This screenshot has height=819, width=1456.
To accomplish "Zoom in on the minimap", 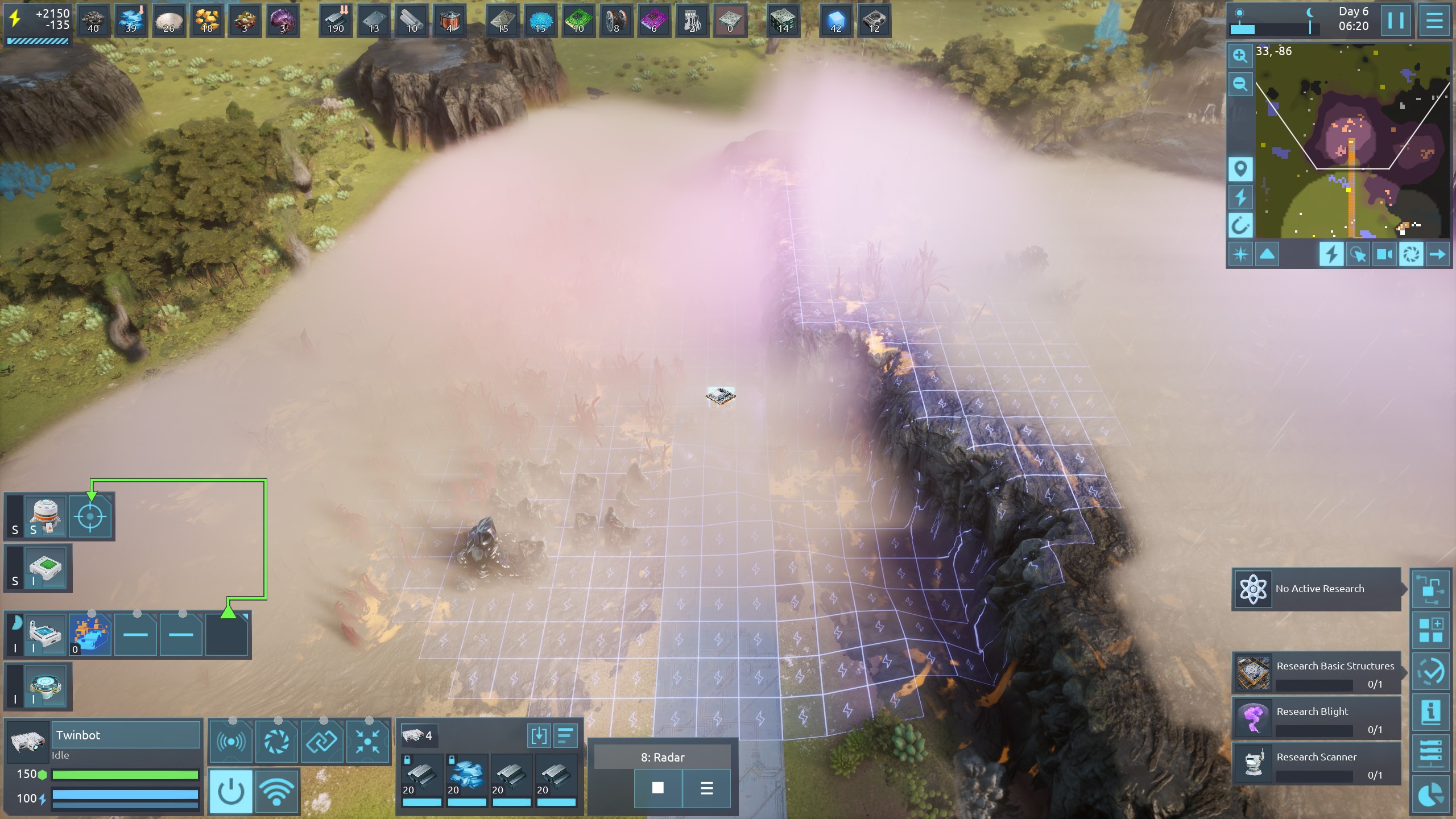I will click(x=1240, y=55).
